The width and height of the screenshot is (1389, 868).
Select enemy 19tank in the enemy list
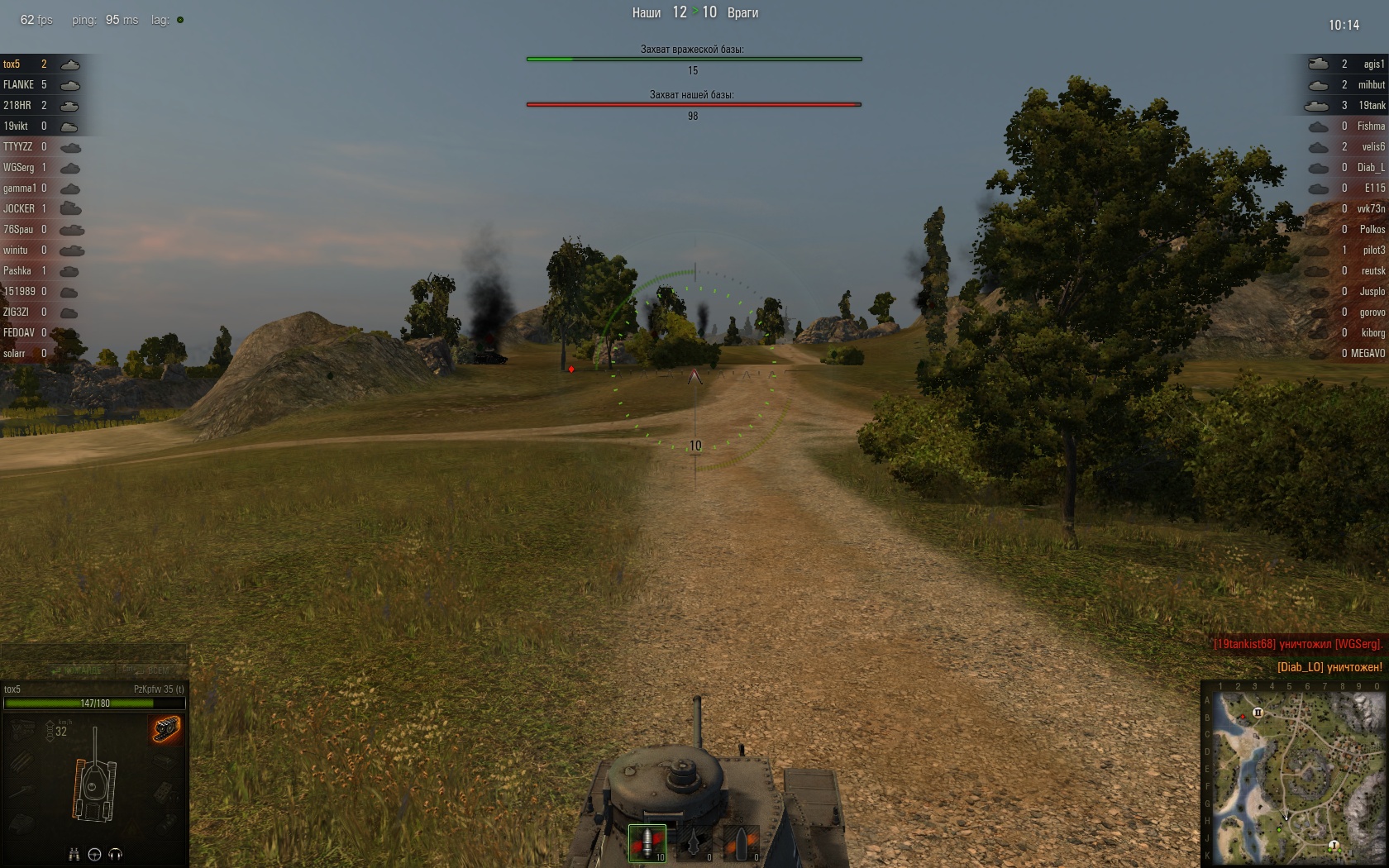coord(1372,106)
